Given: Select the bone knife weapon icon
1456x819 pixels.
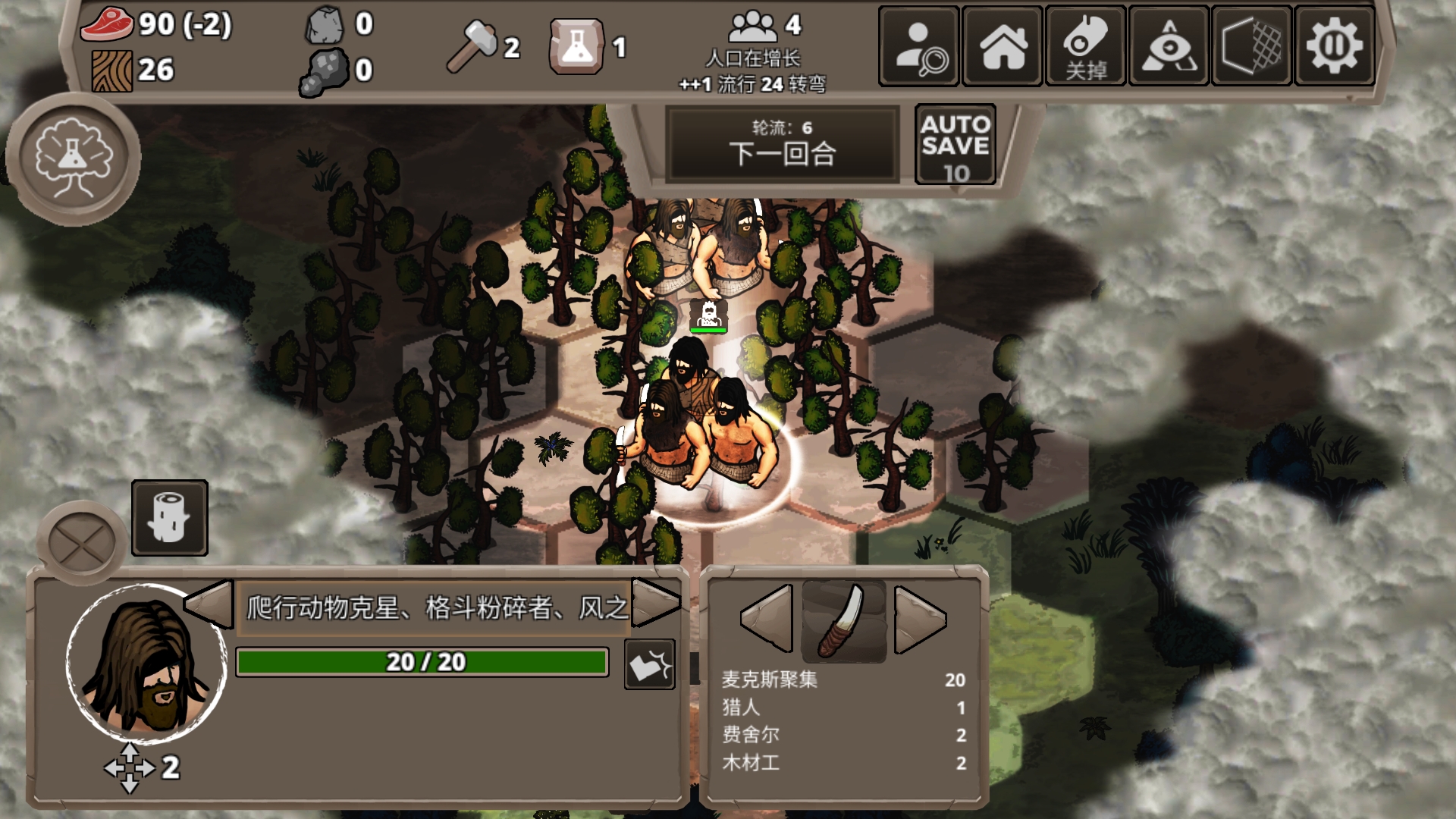Looking at the screenshot, I should (844, 620).
